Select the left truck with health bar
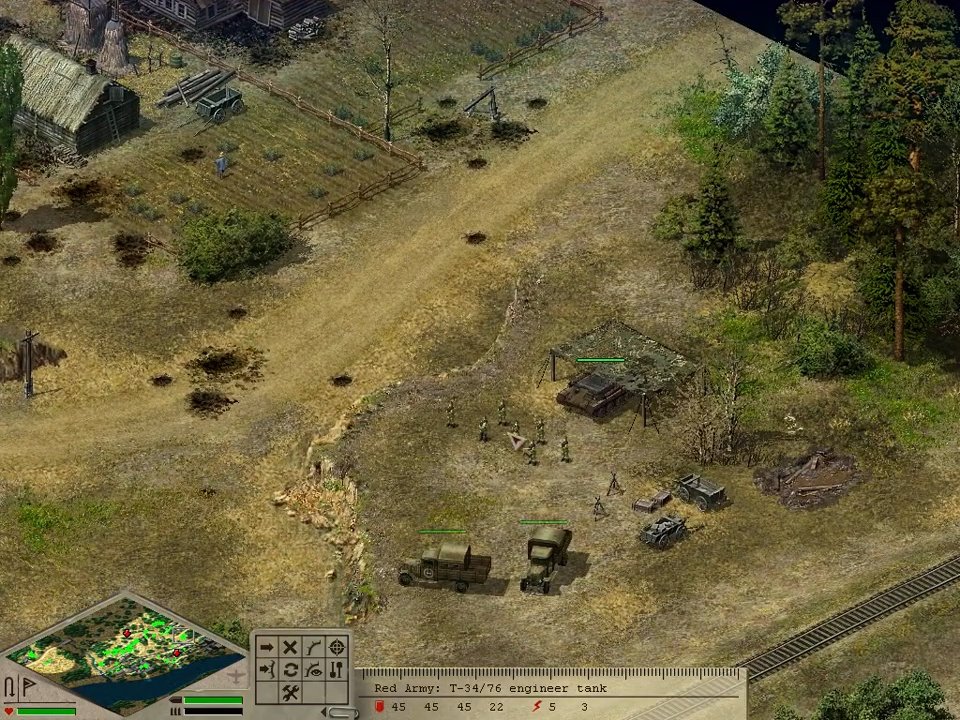The image size is (960, 720). click(x=445, y=565)
